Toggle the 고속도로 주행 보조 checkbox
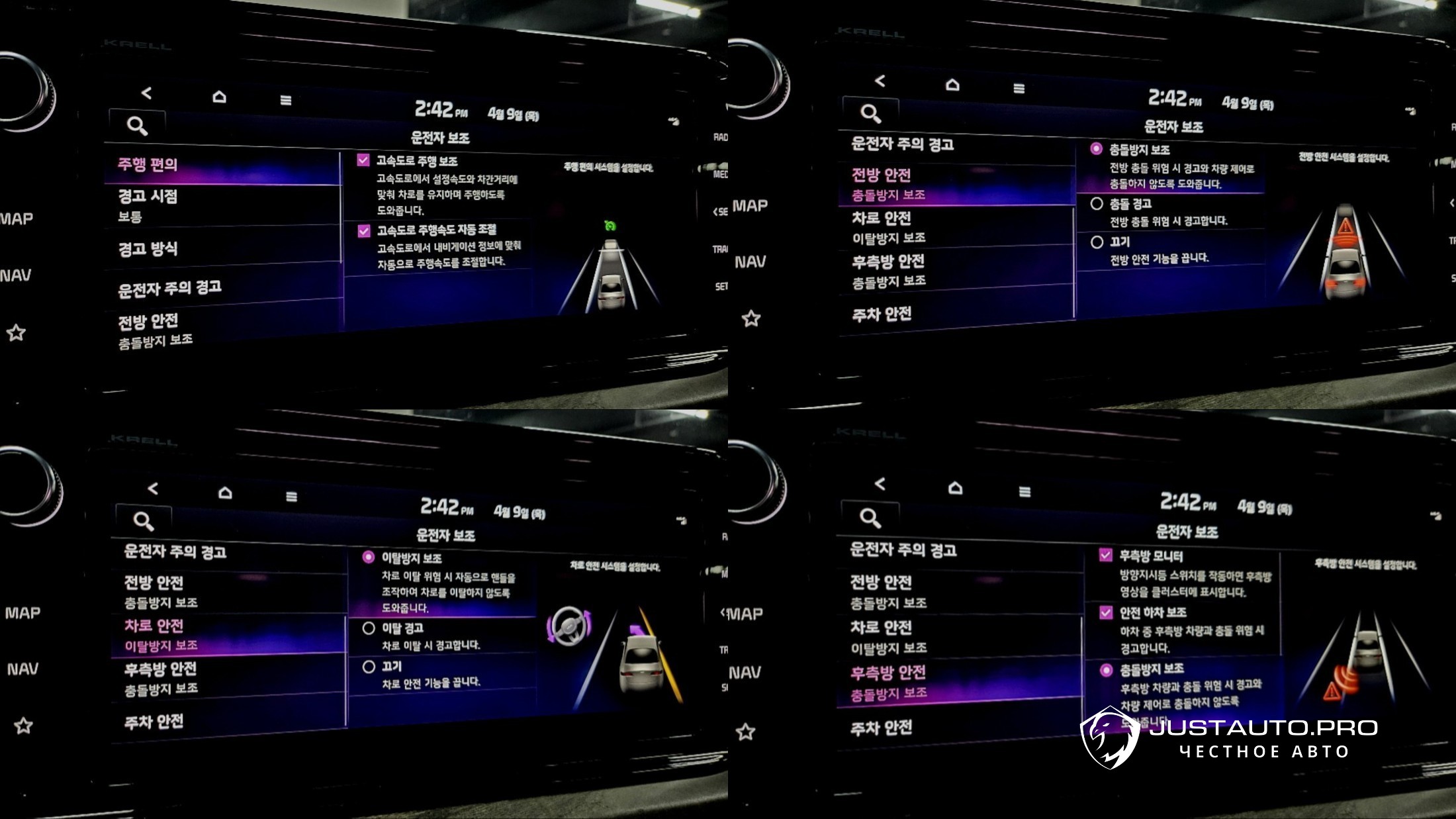The width and height of the screenshot is (1456, 819). (363, 160)
